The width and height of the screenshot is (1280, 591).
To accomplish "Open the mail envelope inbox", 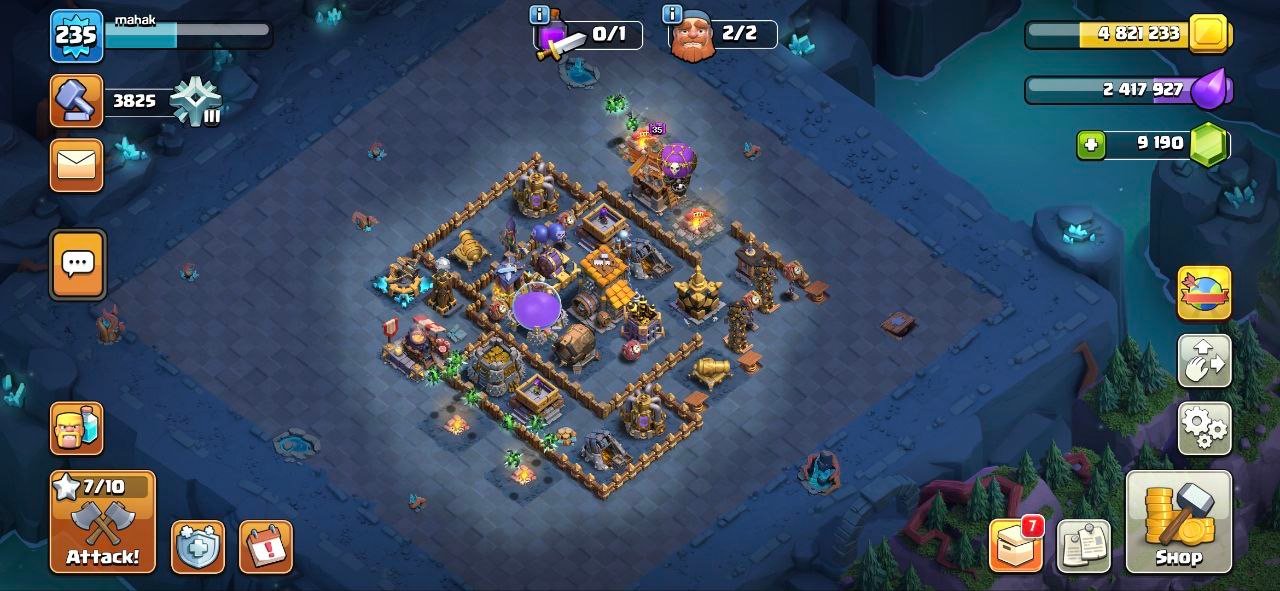I will coord(77,165).
